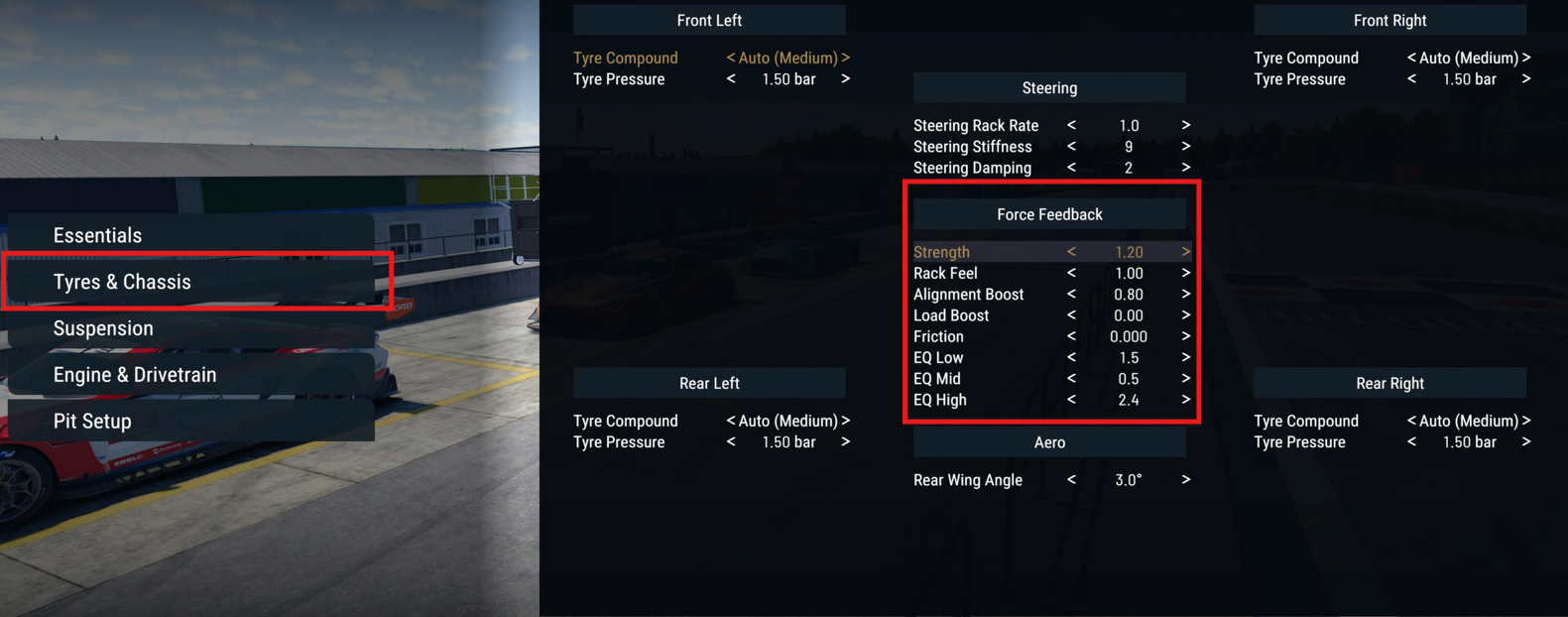Decrease the Steering Rack Rate
This screenshot has width=1568, height=617.
coord(1071,126)
